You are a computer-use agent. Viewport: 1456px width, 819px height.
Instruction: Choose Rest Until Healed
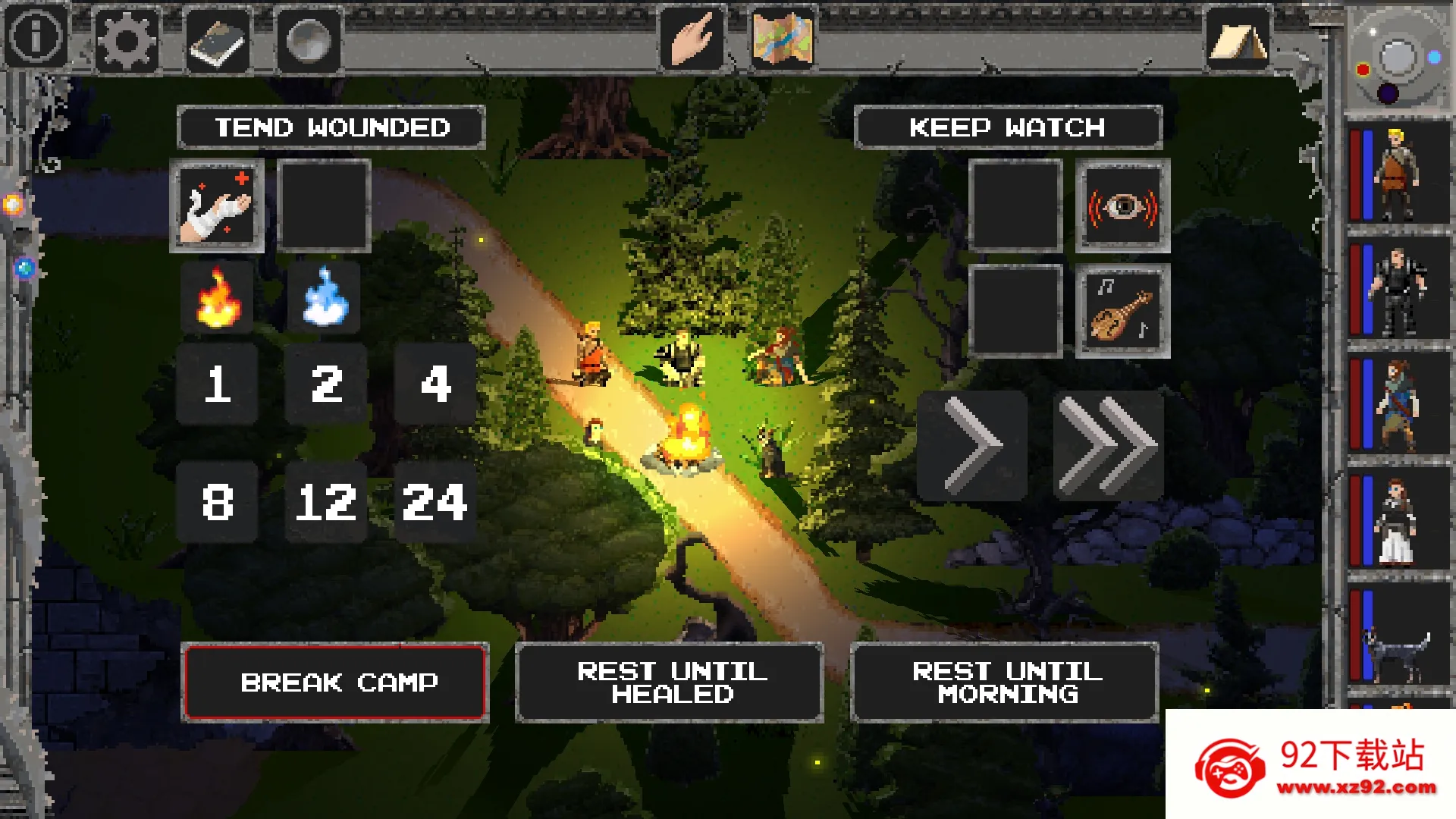pos(670,682)
